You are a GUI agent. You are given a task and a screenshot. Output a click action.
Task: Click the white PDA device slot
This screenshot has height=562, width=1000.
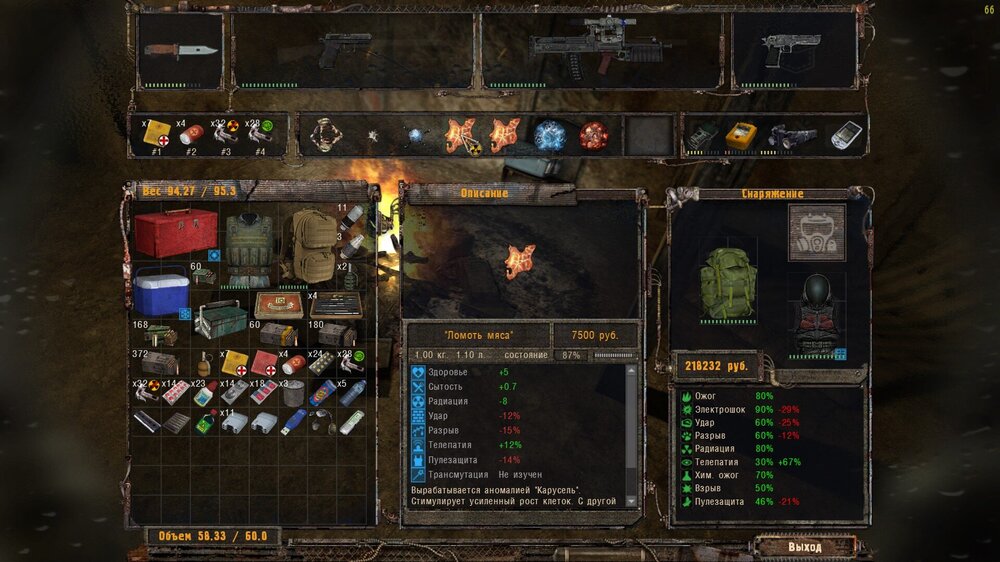click(846, 135)
